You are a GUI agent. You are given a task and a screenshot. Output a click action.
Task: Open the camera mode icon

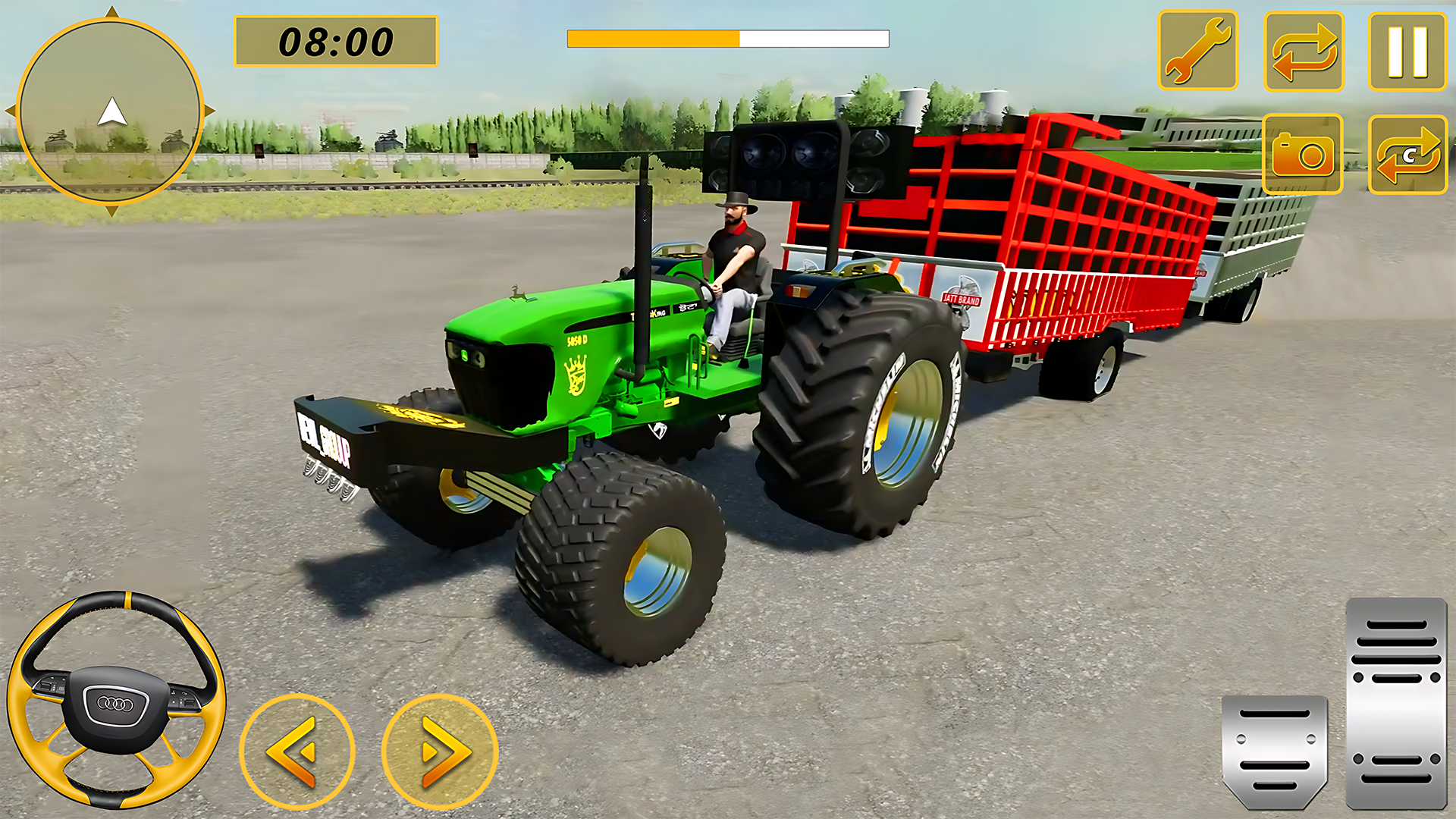pyautogui.click(x=1301, y=152)
